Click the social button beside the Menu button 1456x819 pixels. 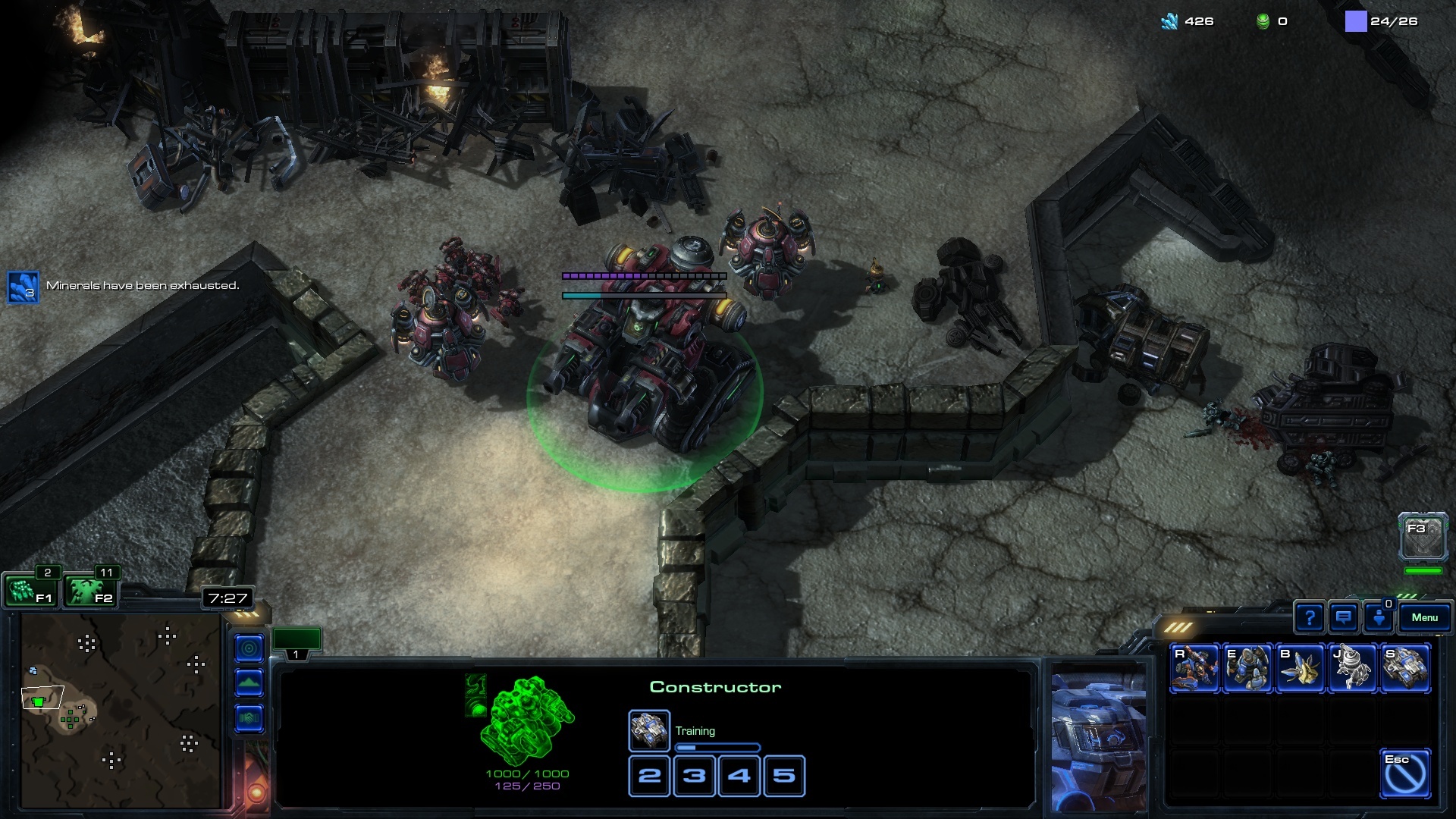[1379, 618]
